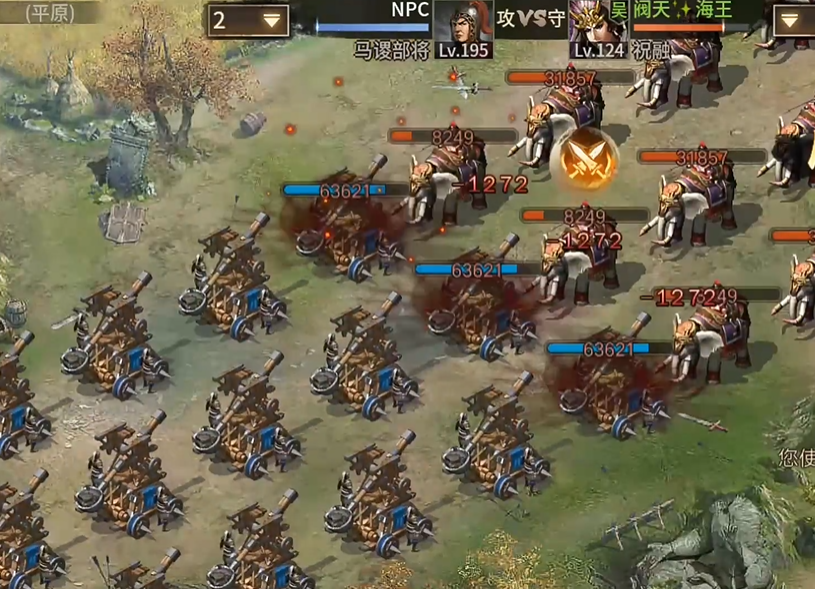The height and width of the screenshot is (589, 815).
Task: Select the attacker general portrait Lv.195
Action: [x=463, y=29]
